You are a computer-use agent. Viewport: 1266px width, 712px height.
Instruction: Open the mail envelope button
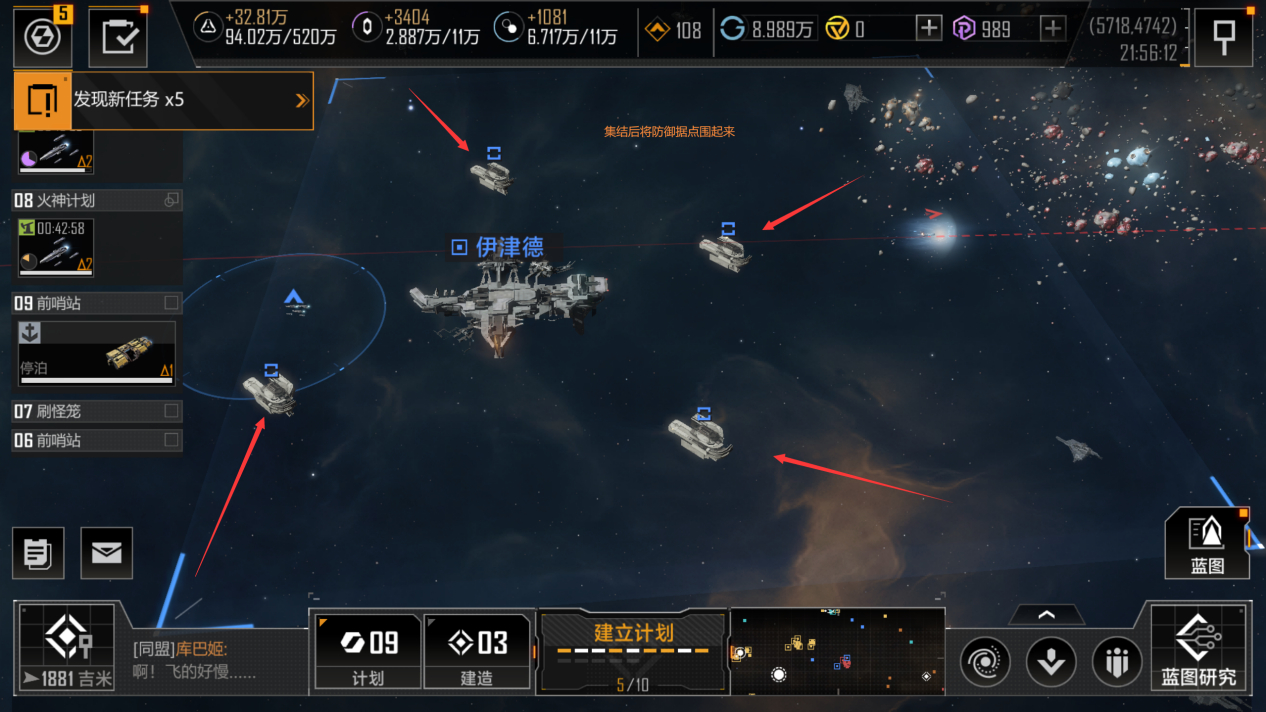[106, 553]
